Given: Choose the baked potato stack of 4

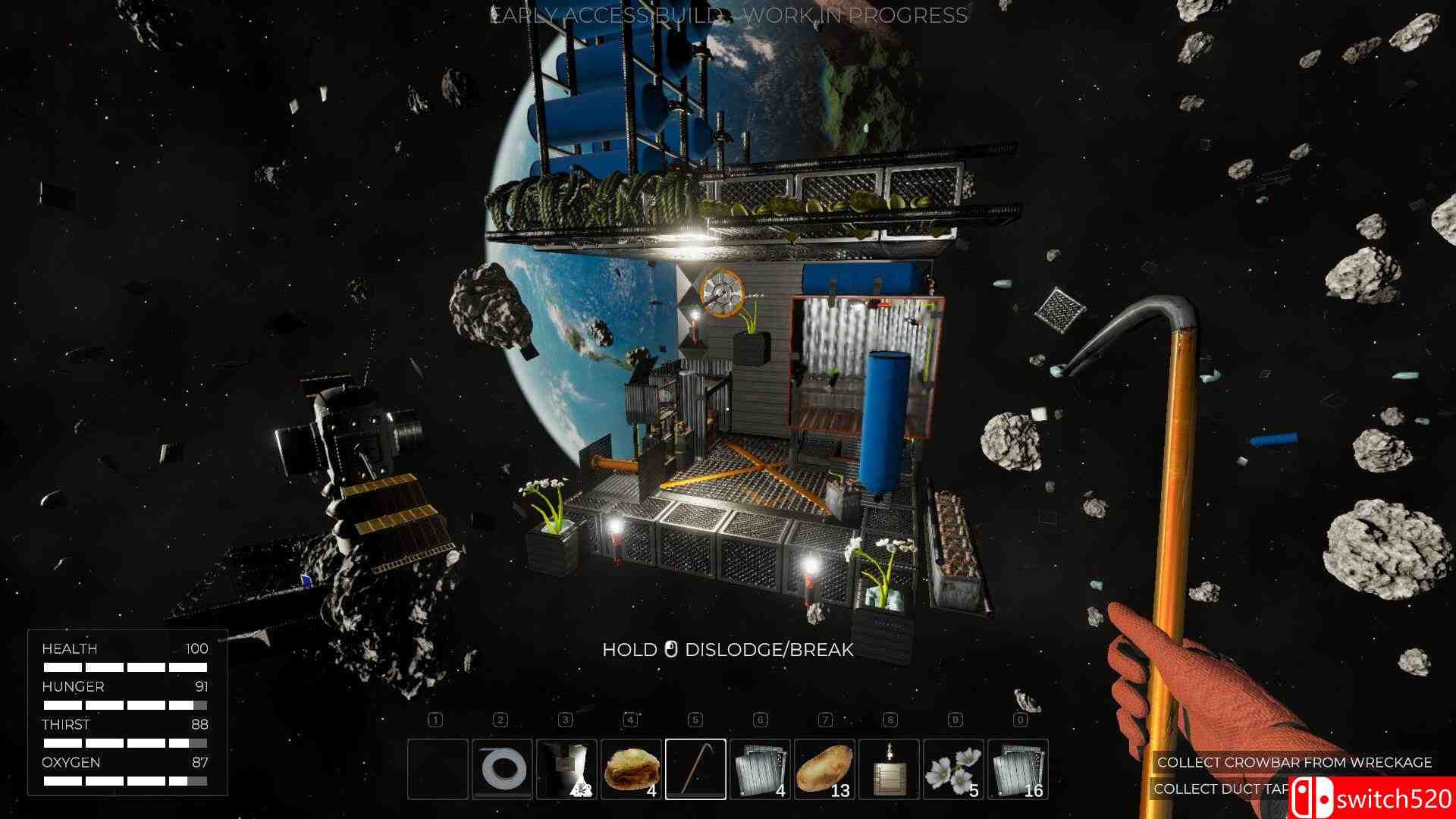Looking at the screenshot, I should 631,769.
